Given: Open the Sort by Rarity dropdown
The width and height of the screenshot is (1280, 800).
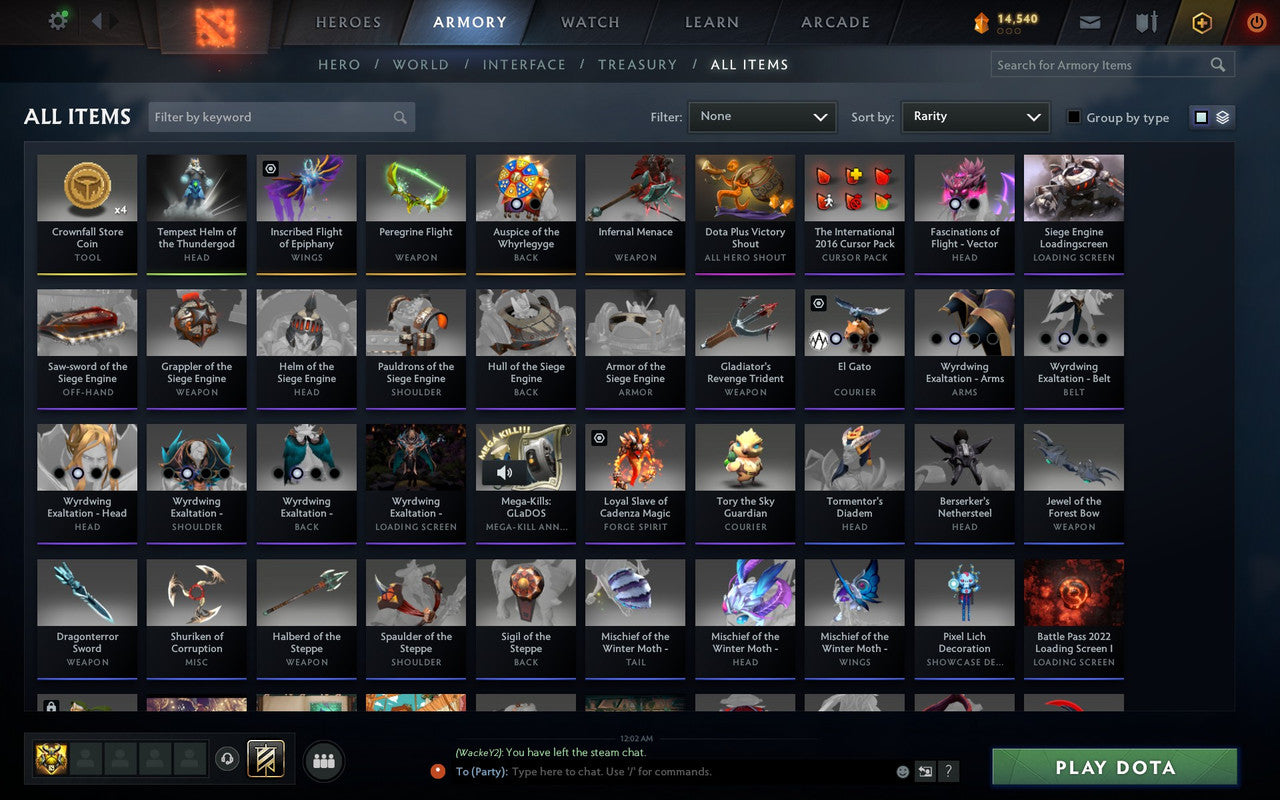Looking at the screenshot, I should [x=975, y=116].
